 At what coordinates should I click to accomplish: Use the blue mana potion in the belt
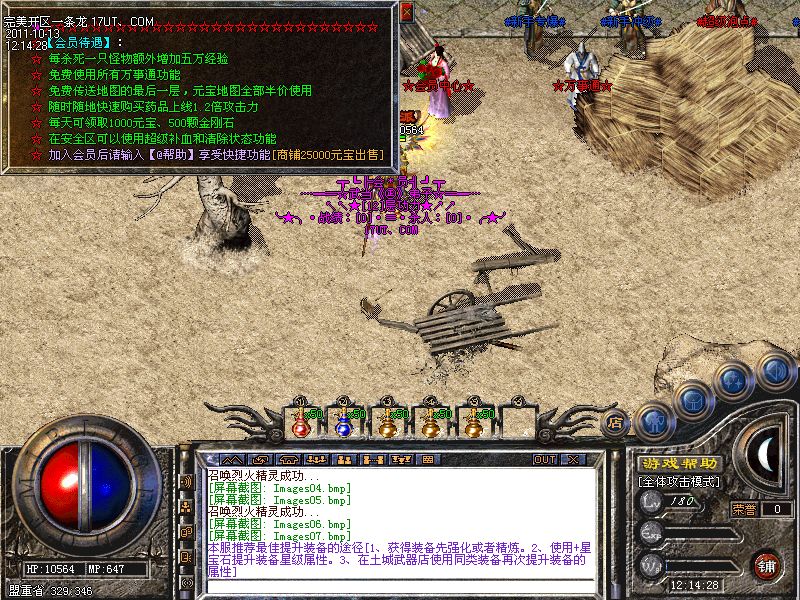pos(343,425)
